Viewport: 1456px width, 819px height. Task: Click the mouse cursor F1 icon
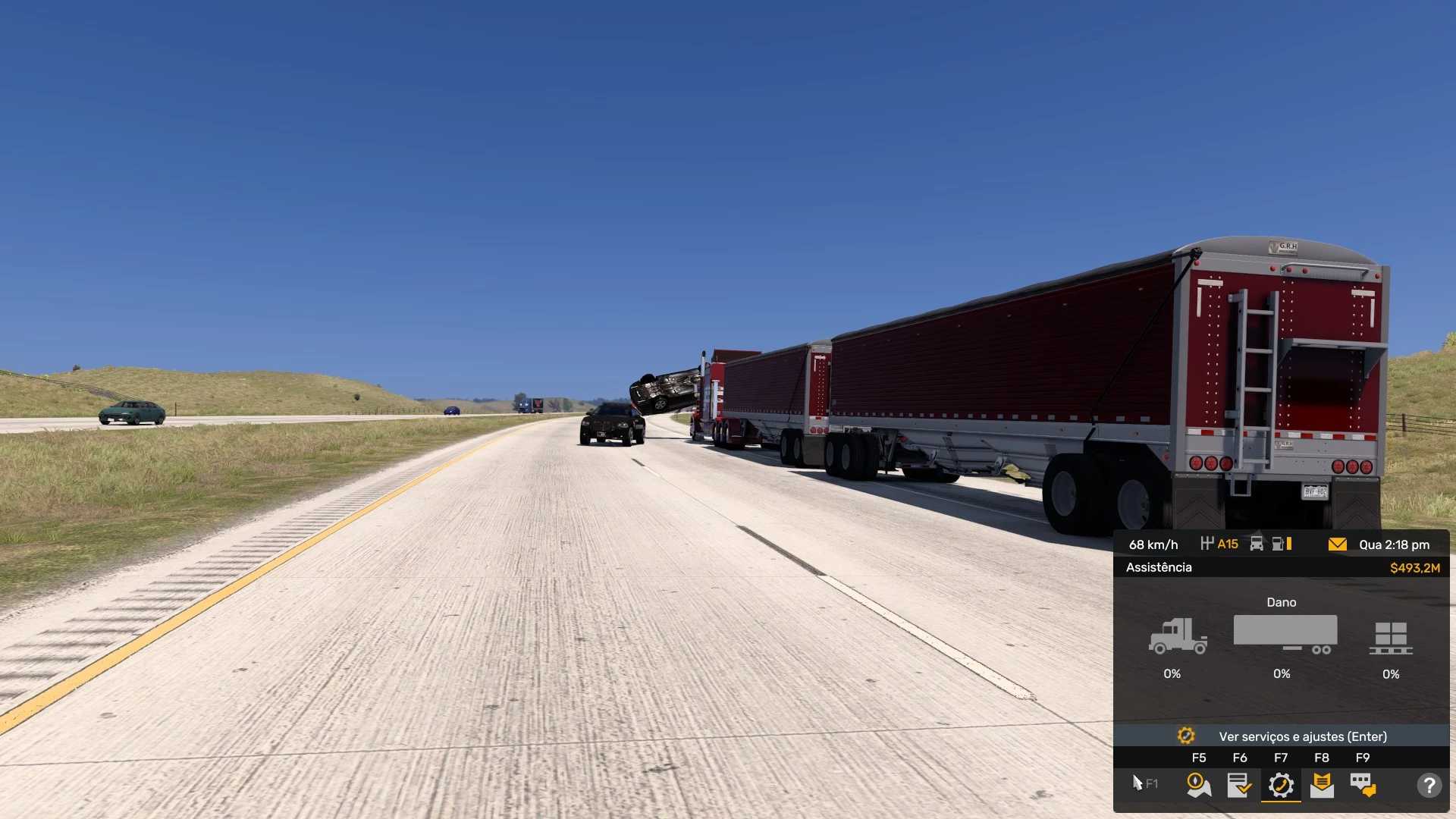pyautogui.click(x=1144, y=783)
